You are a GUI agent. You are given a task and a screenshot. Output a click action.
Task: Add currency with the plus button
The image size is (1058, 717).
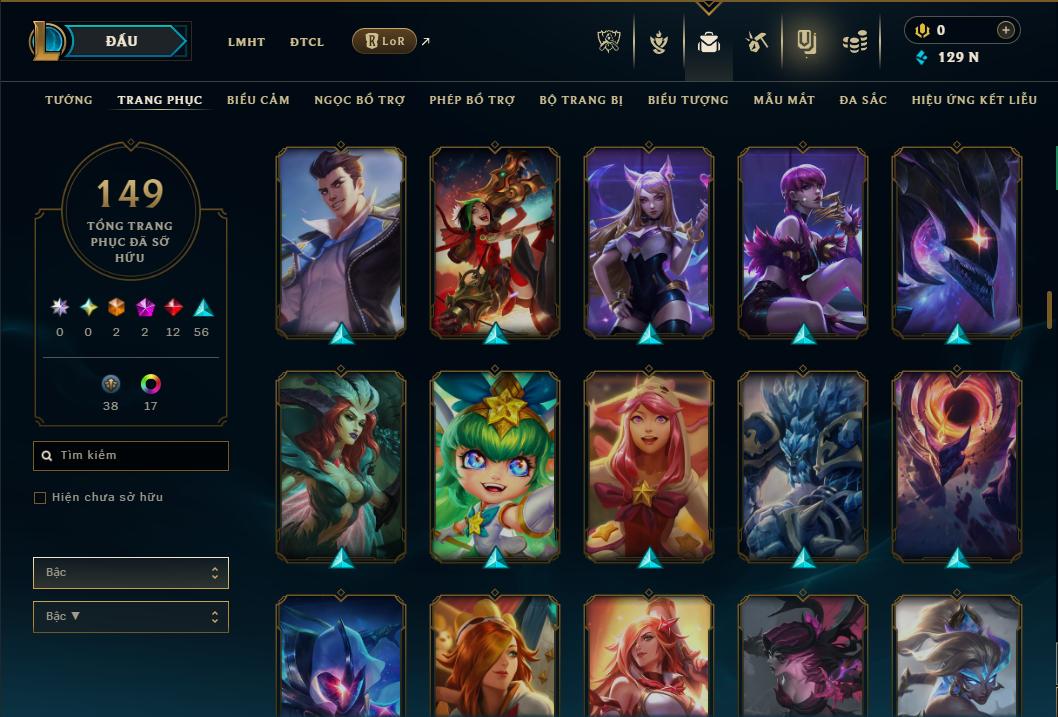(x=1005, y=31)
